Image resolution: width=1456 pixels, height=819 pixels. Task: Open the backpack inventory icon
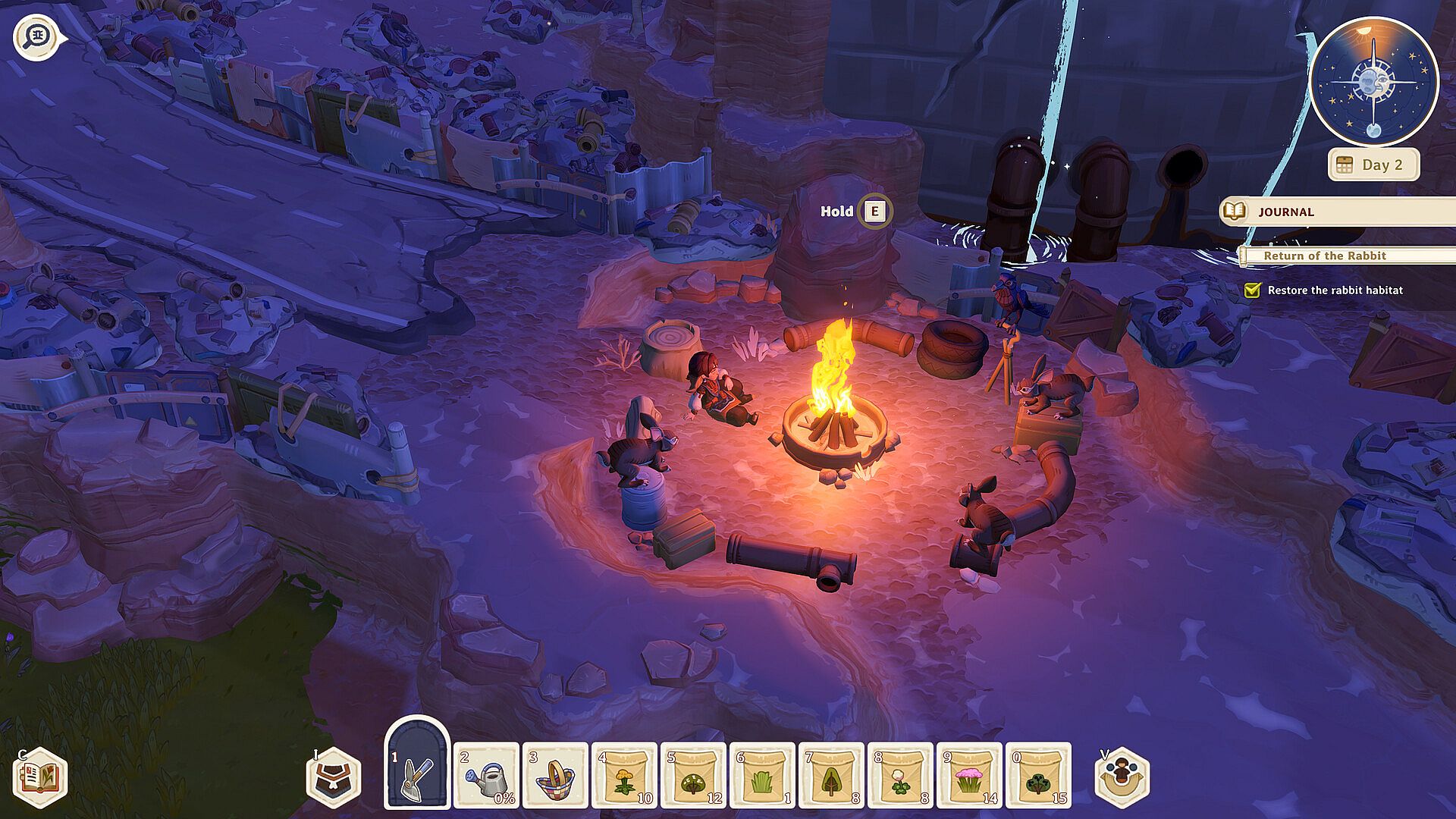click(334, 777)
